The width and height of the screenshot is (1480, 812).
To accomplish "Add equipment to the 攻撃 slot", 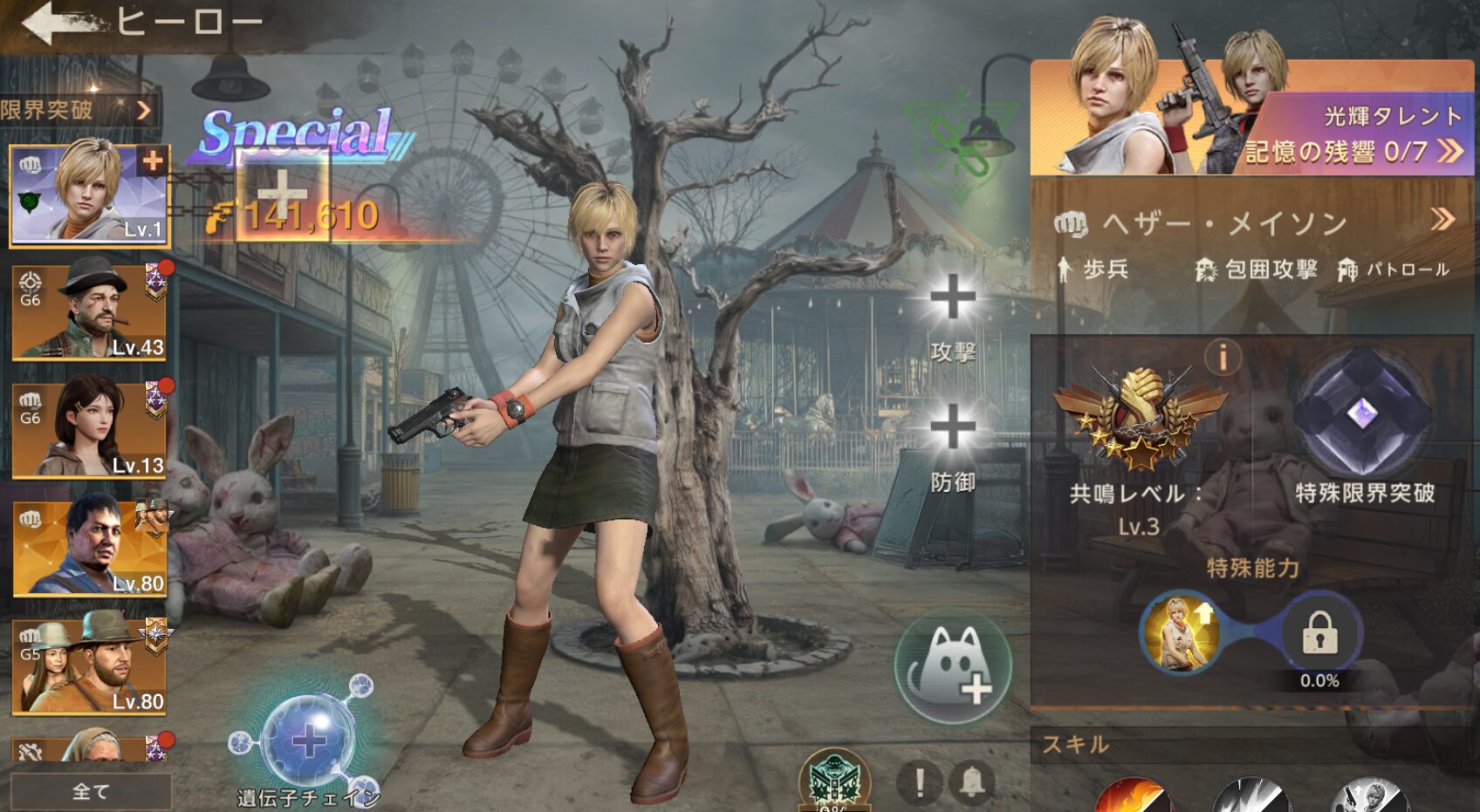I will click(952, 299).
